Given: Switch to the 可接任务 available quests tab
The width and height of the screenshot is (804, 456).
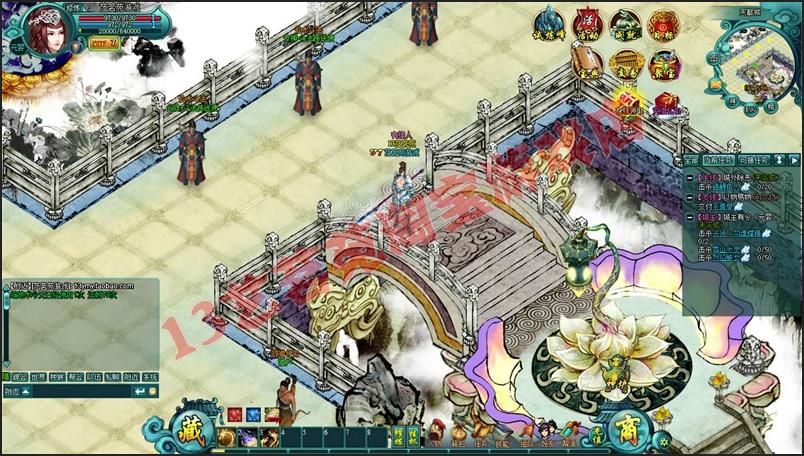Looking at the screenshot, I should [x=755, y=160].
